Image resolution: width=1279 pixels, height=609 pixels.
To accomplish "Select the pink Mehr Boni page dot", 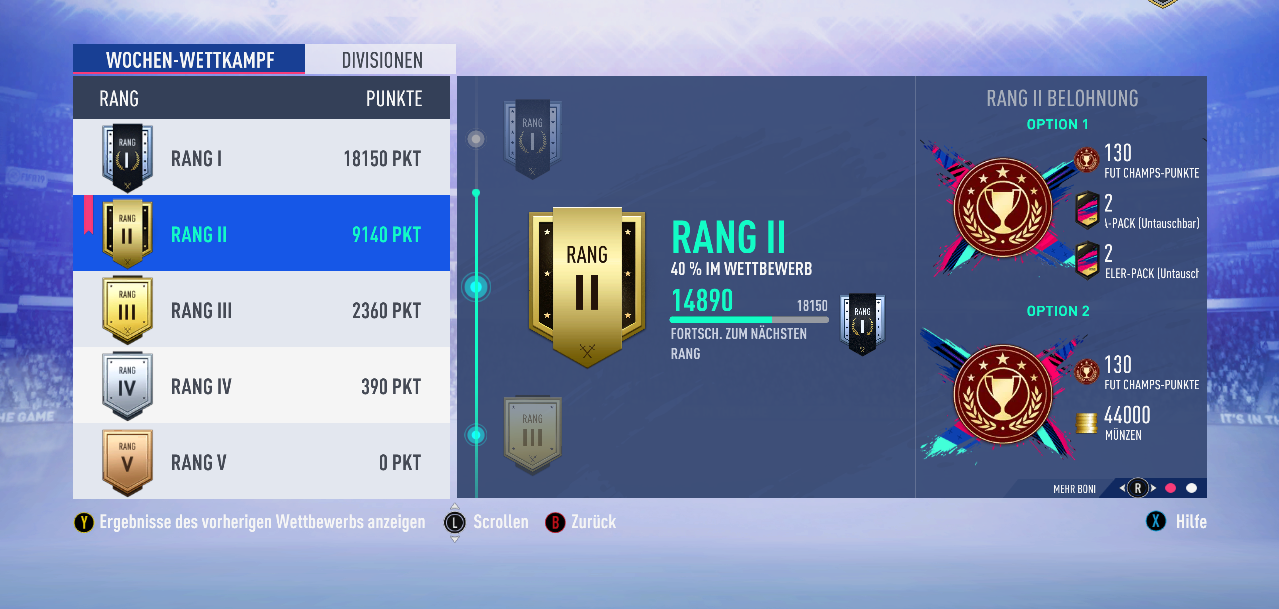I will 1170,488.
